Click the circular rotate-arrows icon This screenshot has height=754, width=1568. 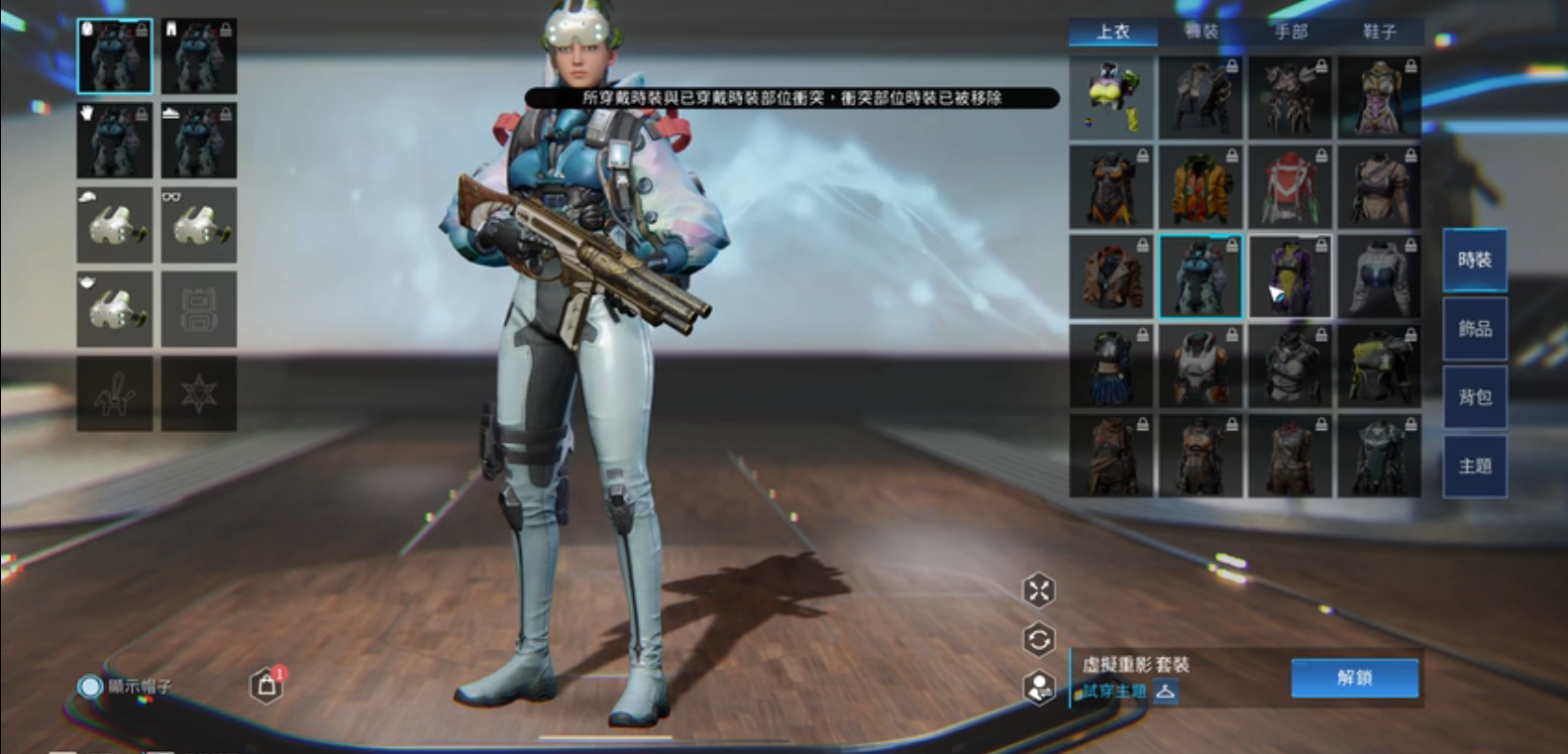1038,639
